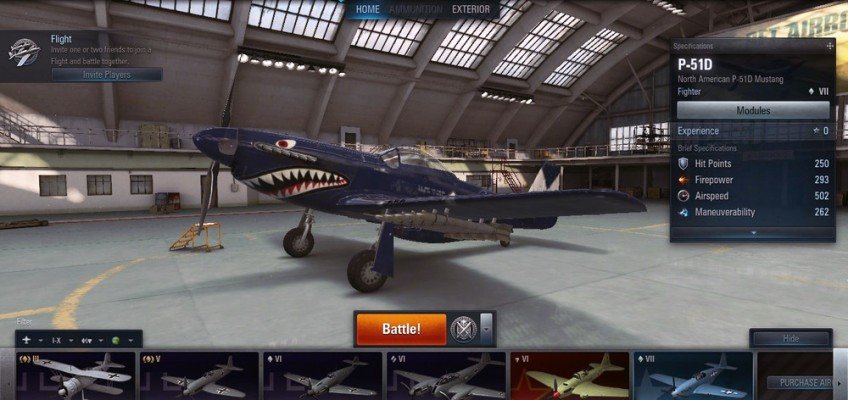The height and width of the screenshot is (400, 848).
Task: Choose the tier VII blue aircraft thumbnail
Action: point(692,377)
